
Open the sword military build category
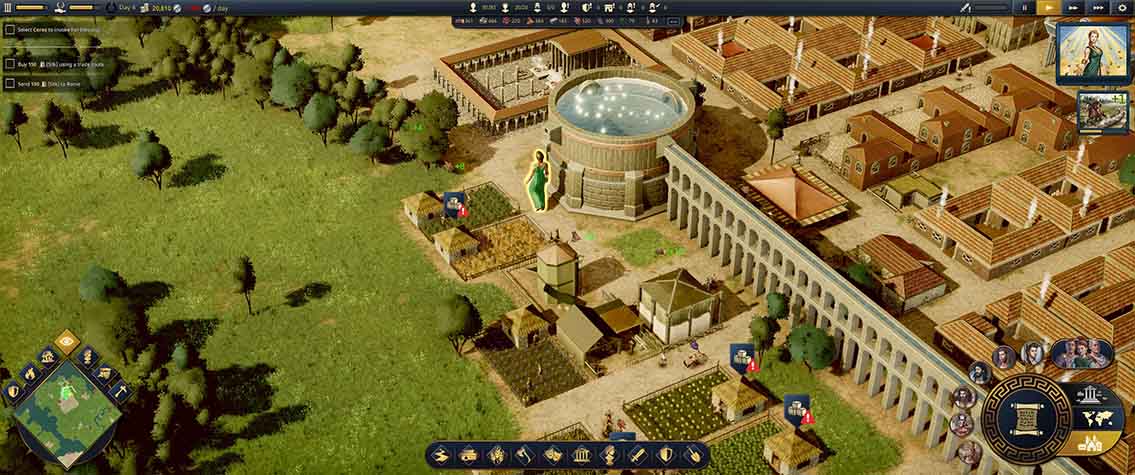(x=635, y=455)
